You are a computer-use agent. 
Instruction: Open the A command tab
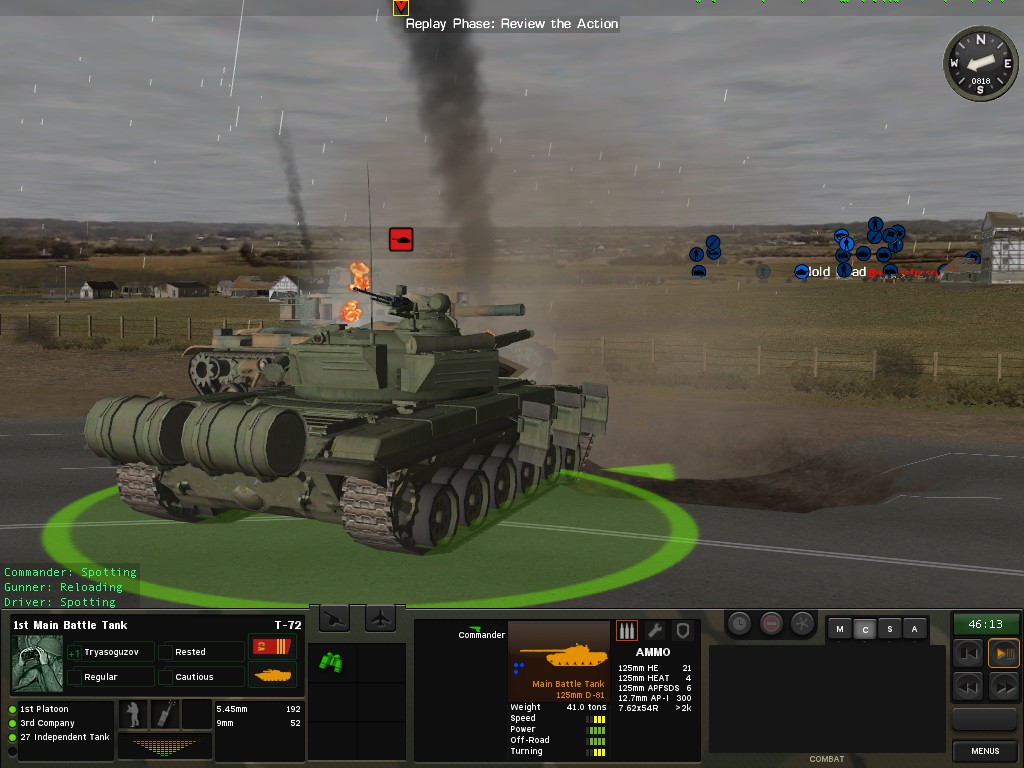coord(914,629)
